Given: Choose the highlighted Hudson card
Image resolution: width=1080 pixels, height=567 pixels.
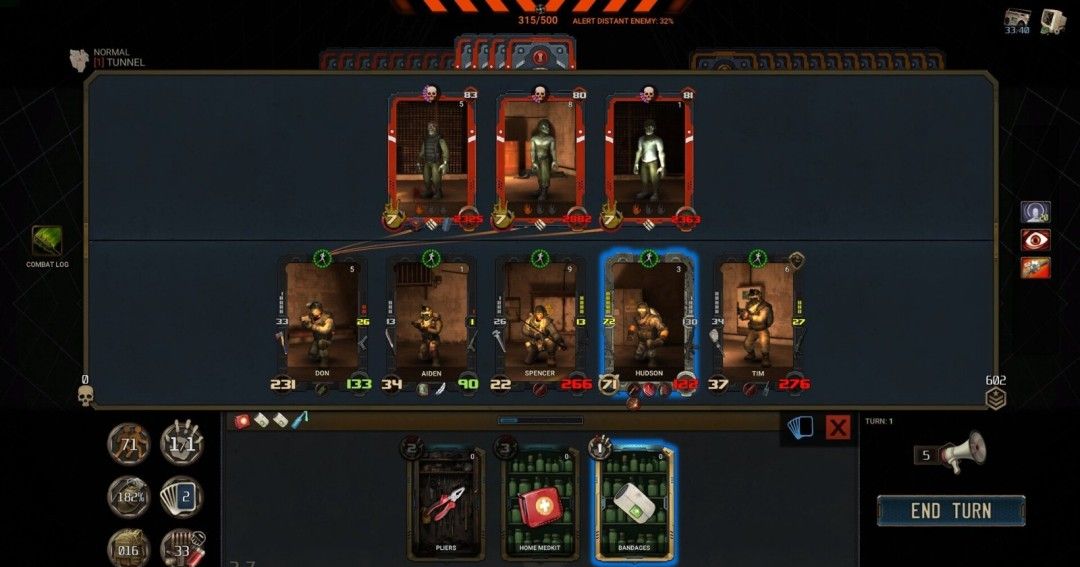Looking at the screenshot, I should click(x=648, y=320).
